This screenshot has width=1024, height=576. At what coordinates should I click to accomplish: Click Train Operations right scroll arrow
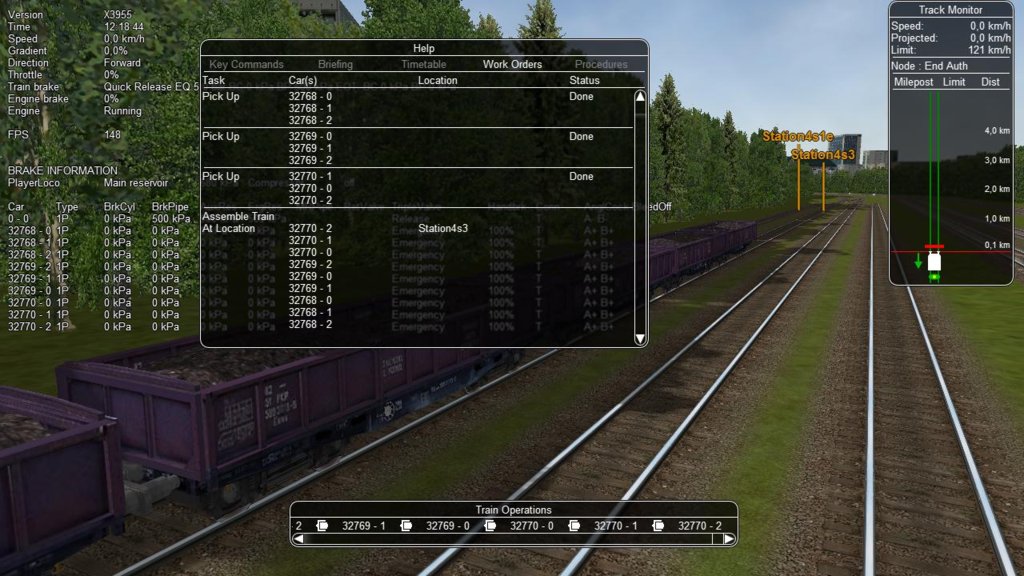(x=729, y=539)
